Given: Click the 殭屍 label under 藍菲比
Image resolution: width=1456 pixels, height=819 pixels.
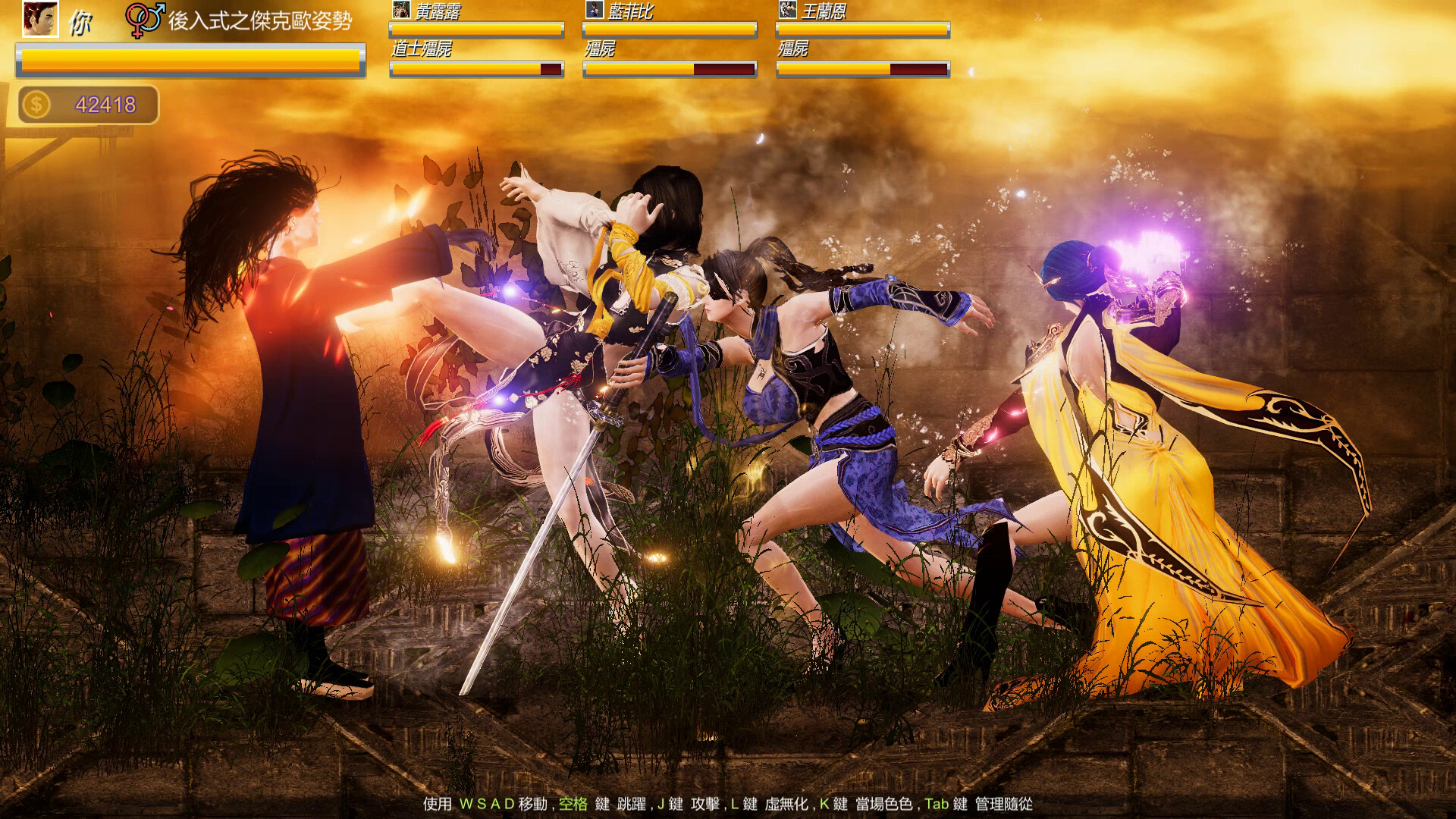Looking at the screenshot, I should pos(599,49).
